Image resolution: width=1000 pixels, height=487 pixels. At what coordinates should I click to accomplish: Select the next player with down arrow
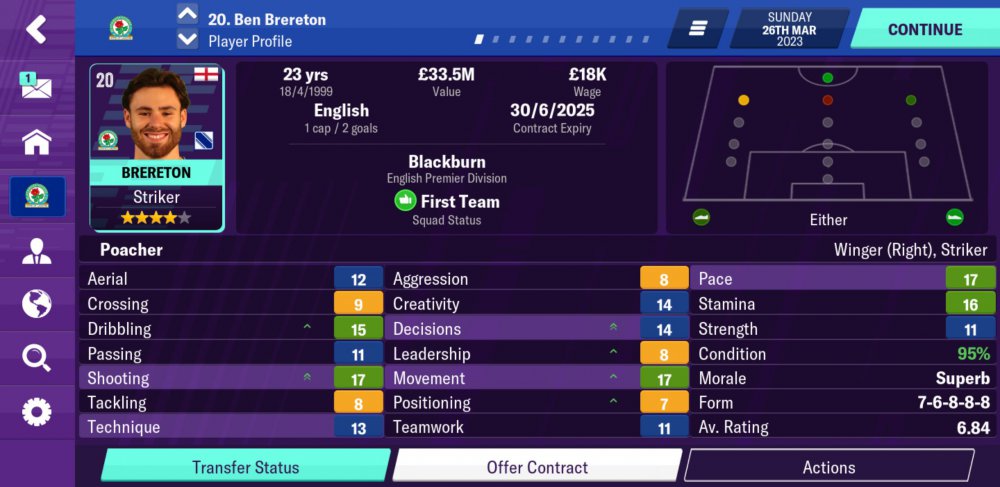coord(187,40)
